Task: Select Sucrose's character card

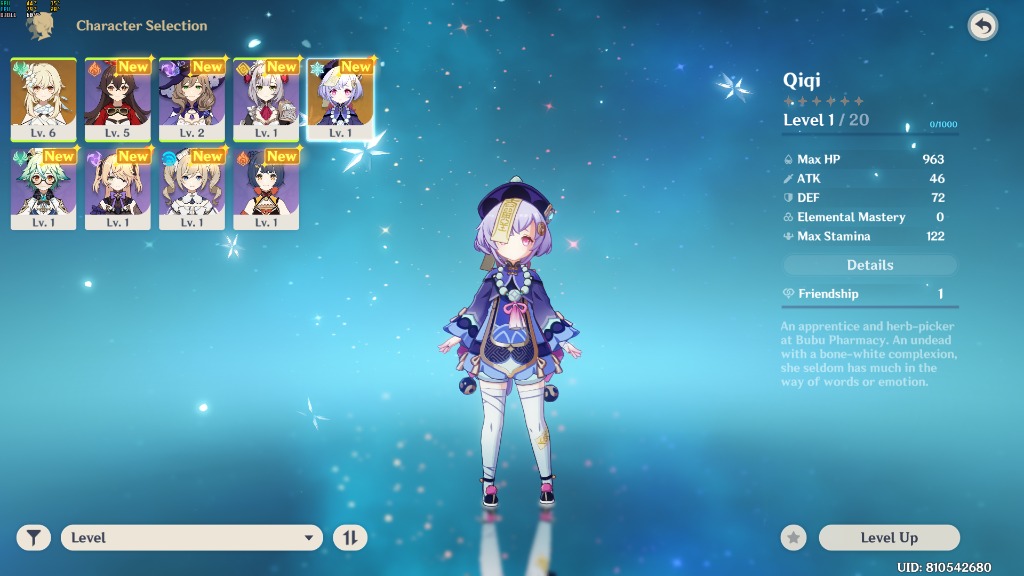Action: [x=43, y=188]
